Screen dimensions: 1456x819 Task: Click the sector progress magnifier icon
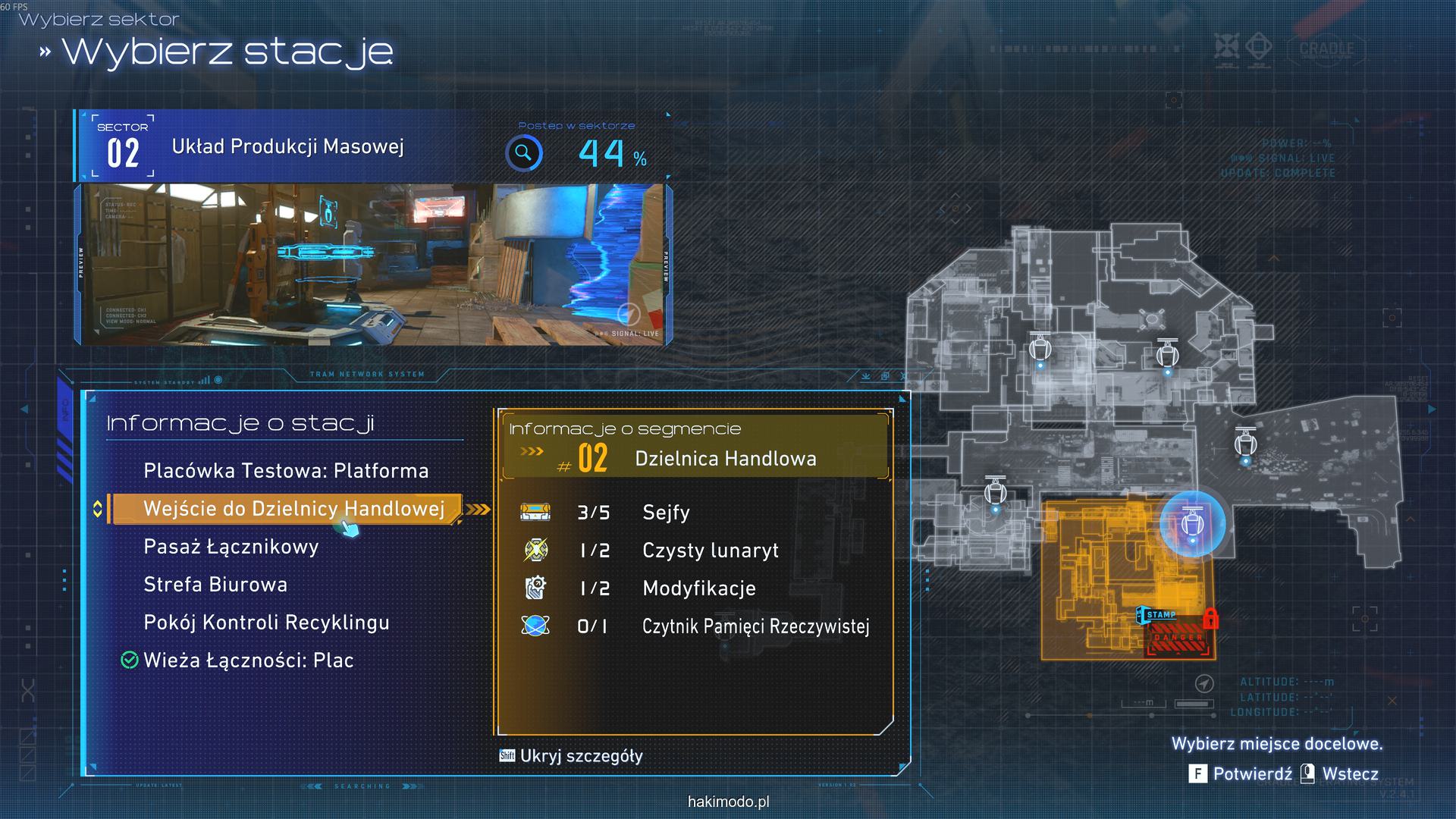pos(523,153)
